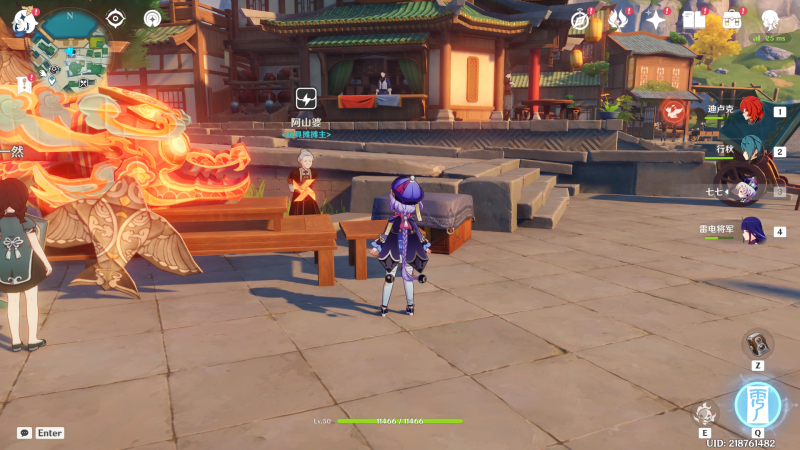
Task: Open the compass events icon
Action: [580, 20]
